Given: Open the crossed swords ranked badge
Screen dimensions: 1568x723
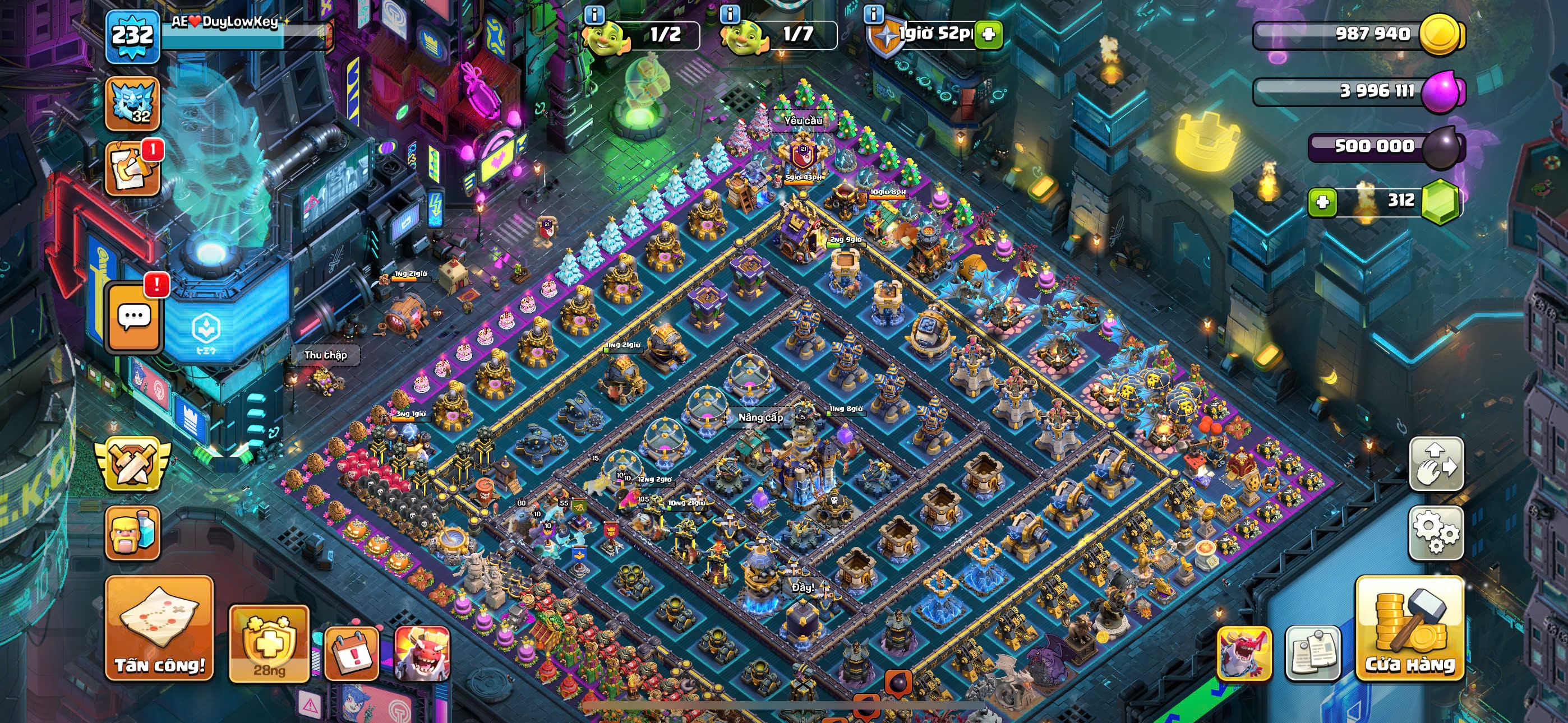Looking at the screenshot, I should click(133, 465).
